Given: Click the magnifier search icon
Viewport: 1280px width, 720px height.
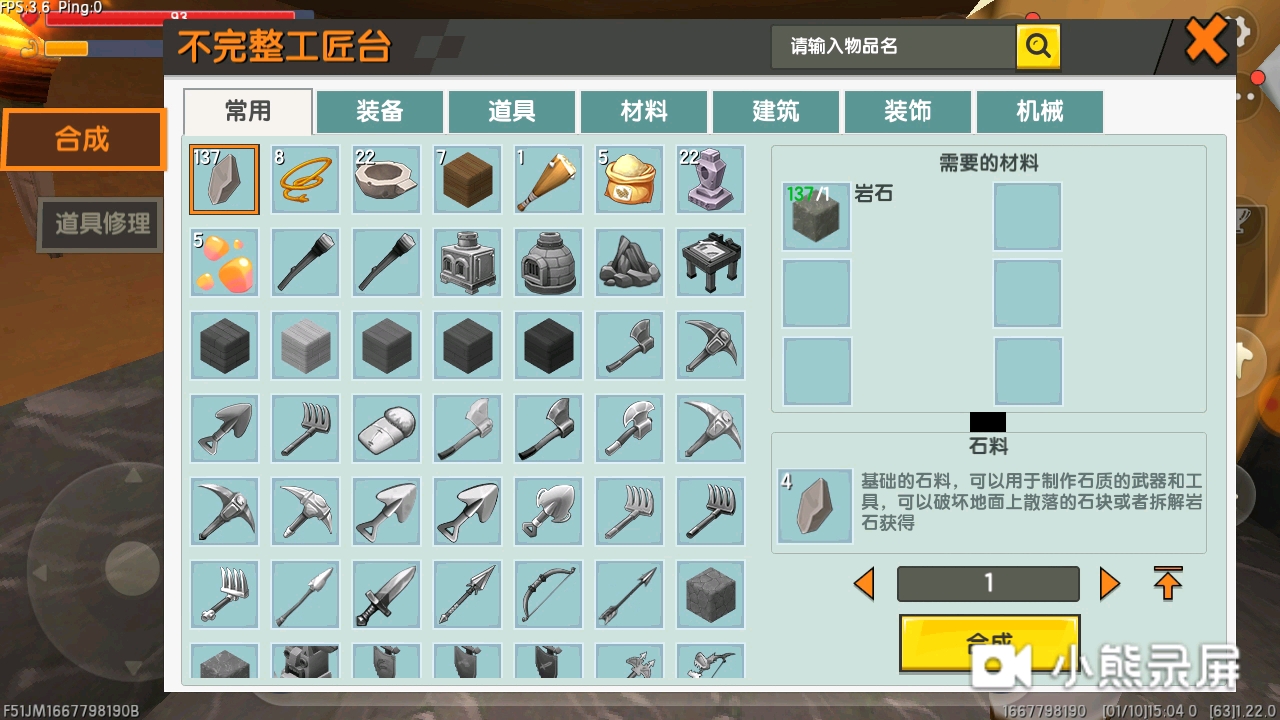Looking at the screenshot, I should pyautogui.click(x=1038, y=45).
